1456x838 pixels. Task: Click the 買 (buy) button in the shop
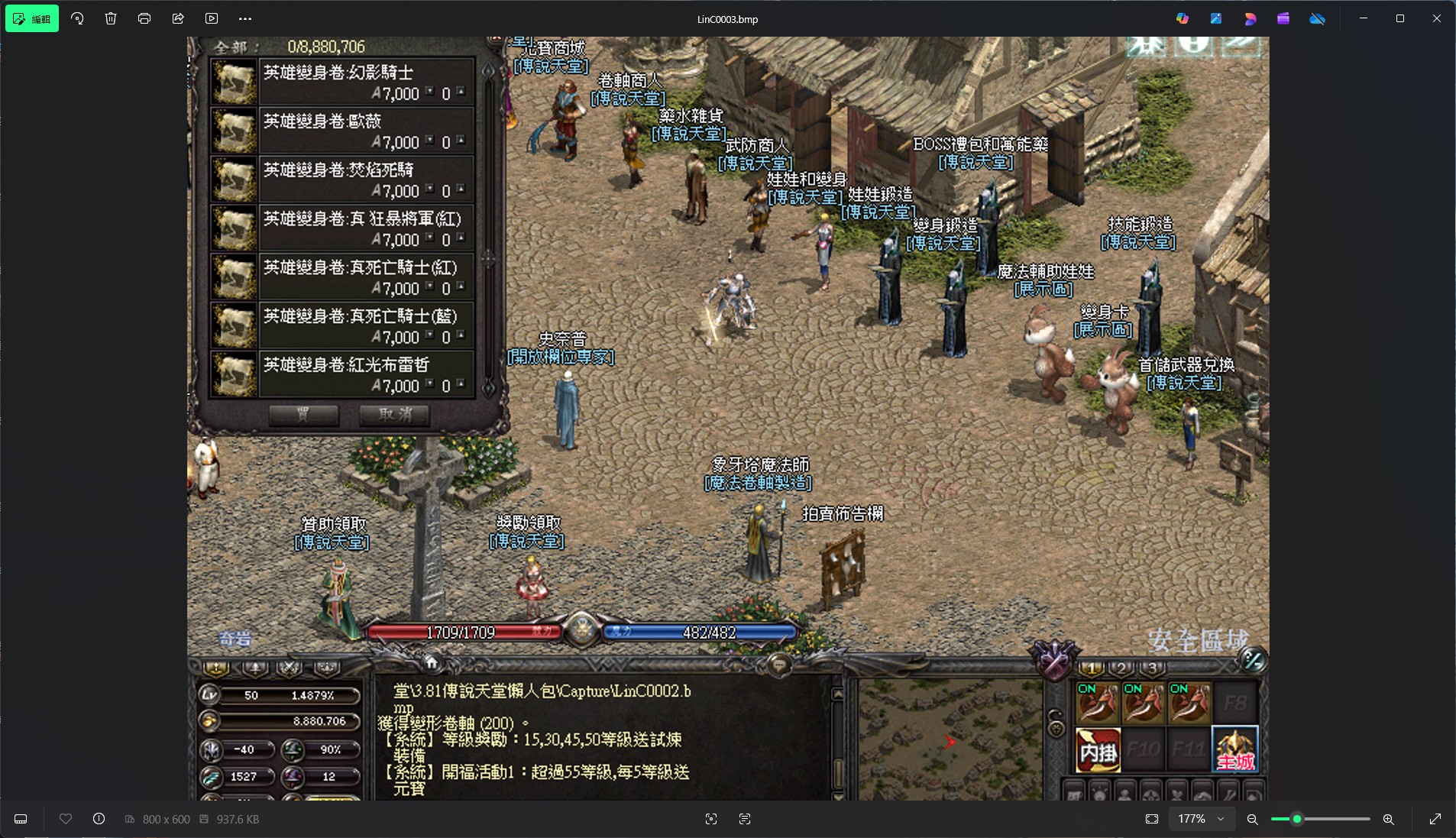coord(303,415)
